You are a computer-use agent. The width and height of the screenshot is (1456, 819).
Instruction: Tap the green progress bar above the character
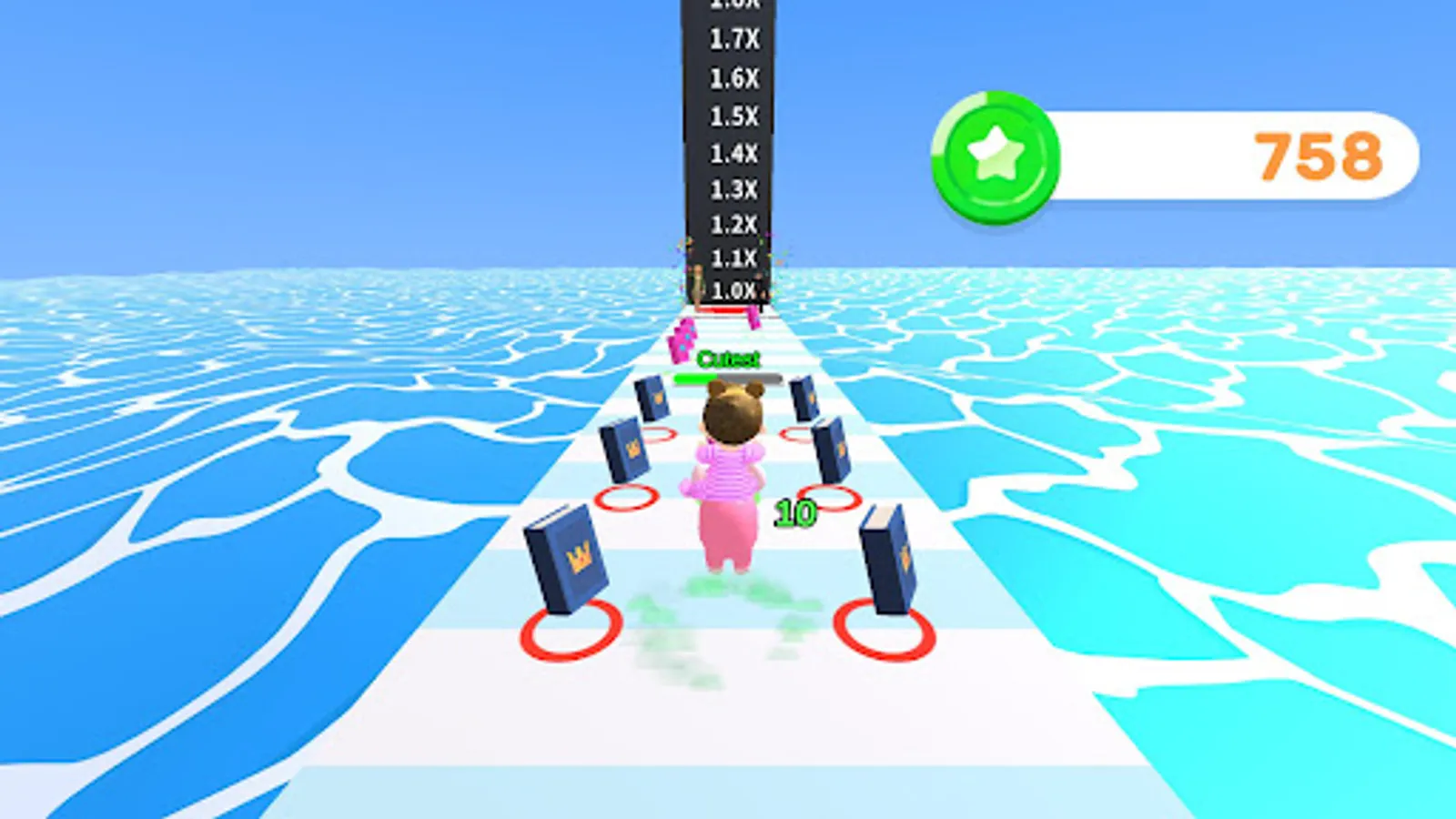[x=696, y=376]
